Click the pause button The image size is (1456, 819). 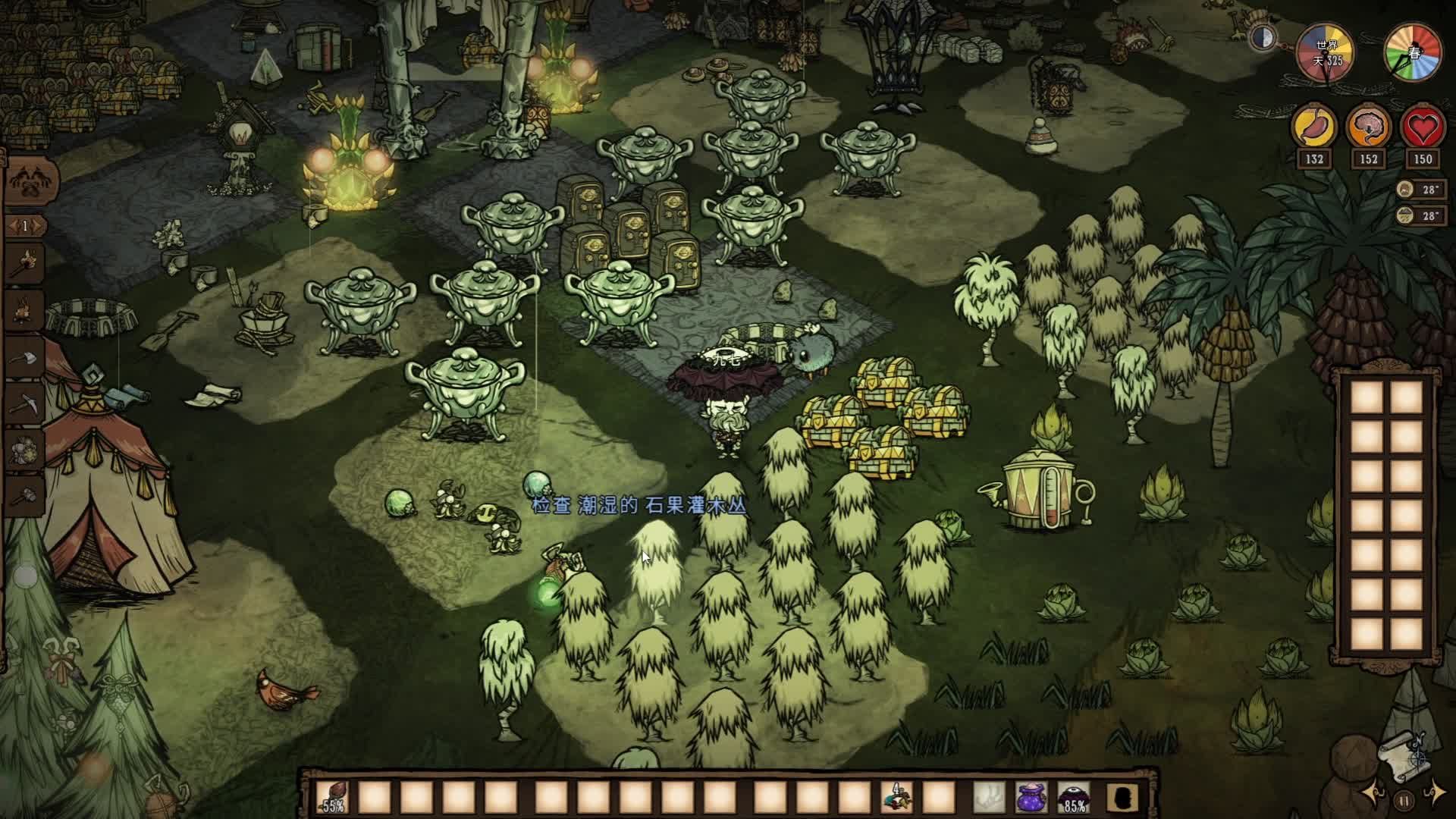(x=1404, y=800)
